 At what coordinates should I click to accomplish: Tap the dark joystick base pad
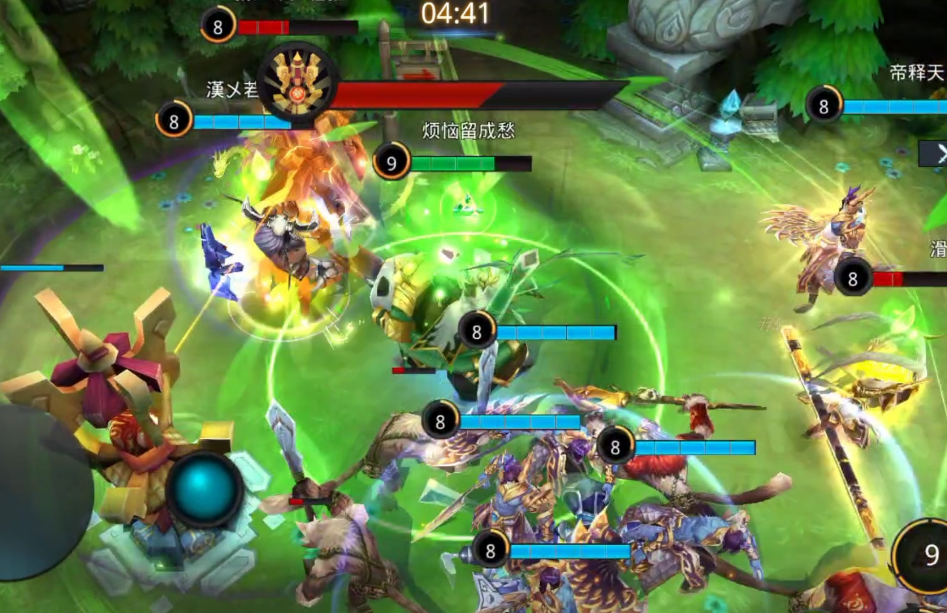[40, 490]
